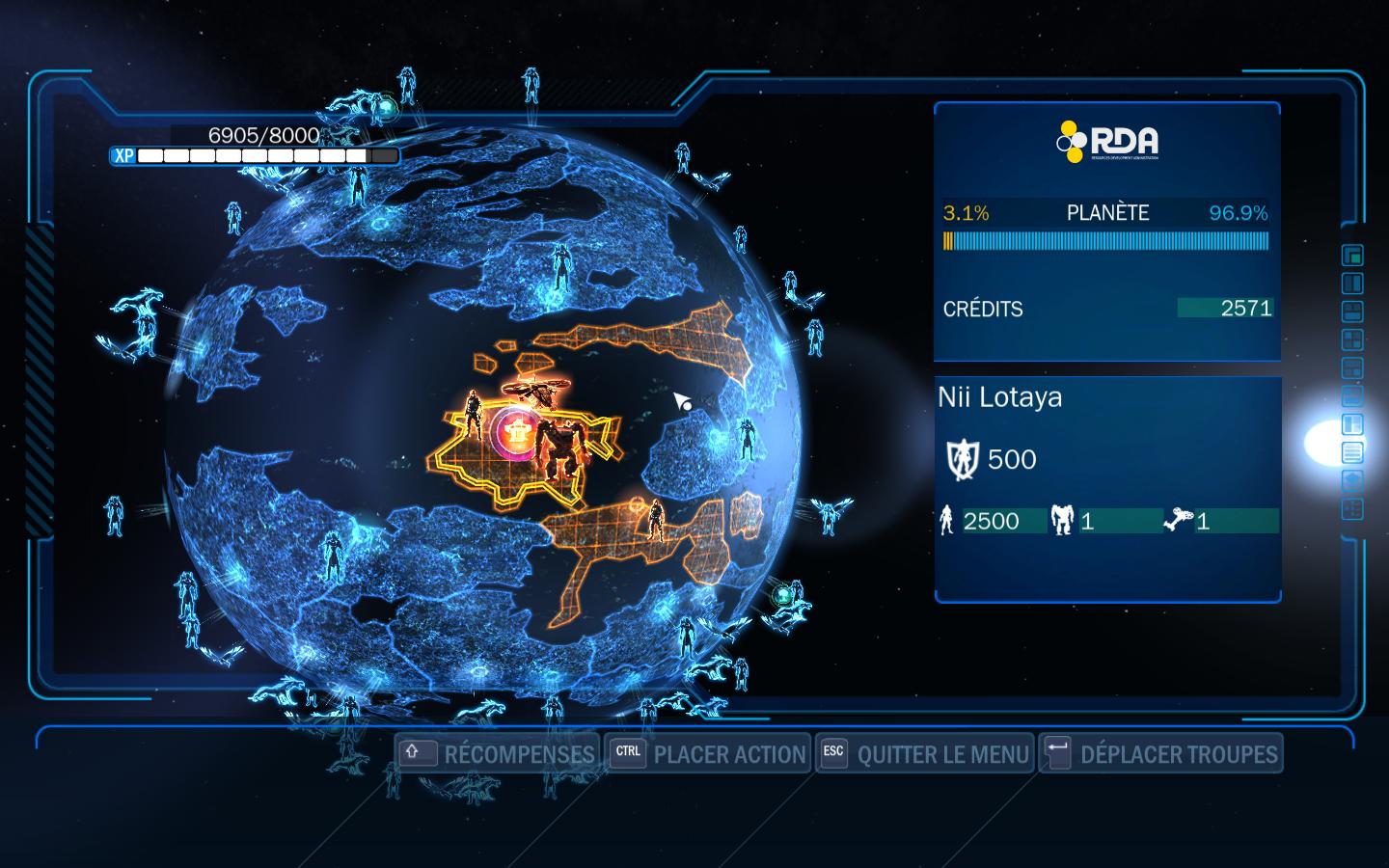1389x868 pixels.
Task: Select the Déplacer Troupes button
Action: [x=1160, y=754]
